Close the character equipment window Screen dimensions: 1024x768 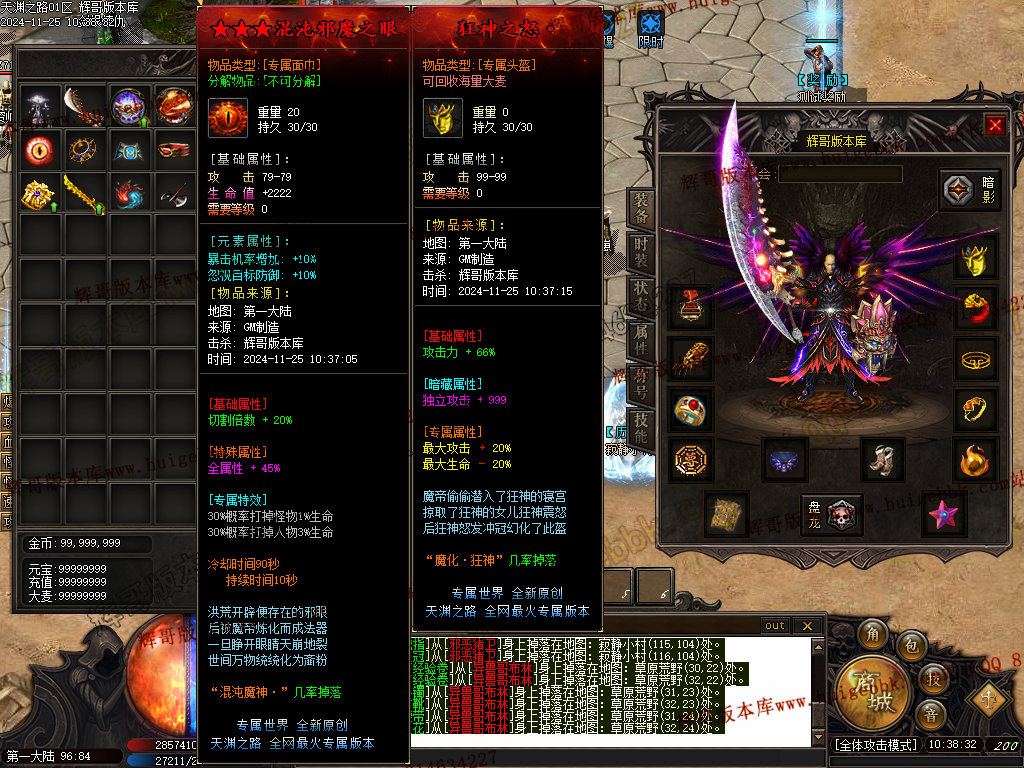[x=994, y=125]
